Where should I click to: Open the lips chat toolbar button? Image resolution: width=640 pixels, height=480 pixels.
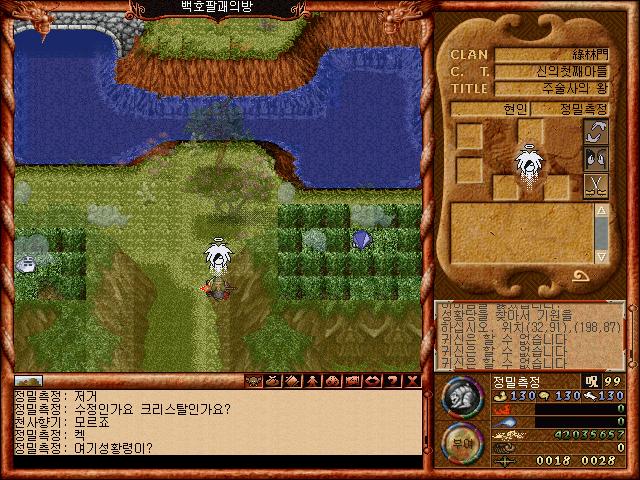371,381
